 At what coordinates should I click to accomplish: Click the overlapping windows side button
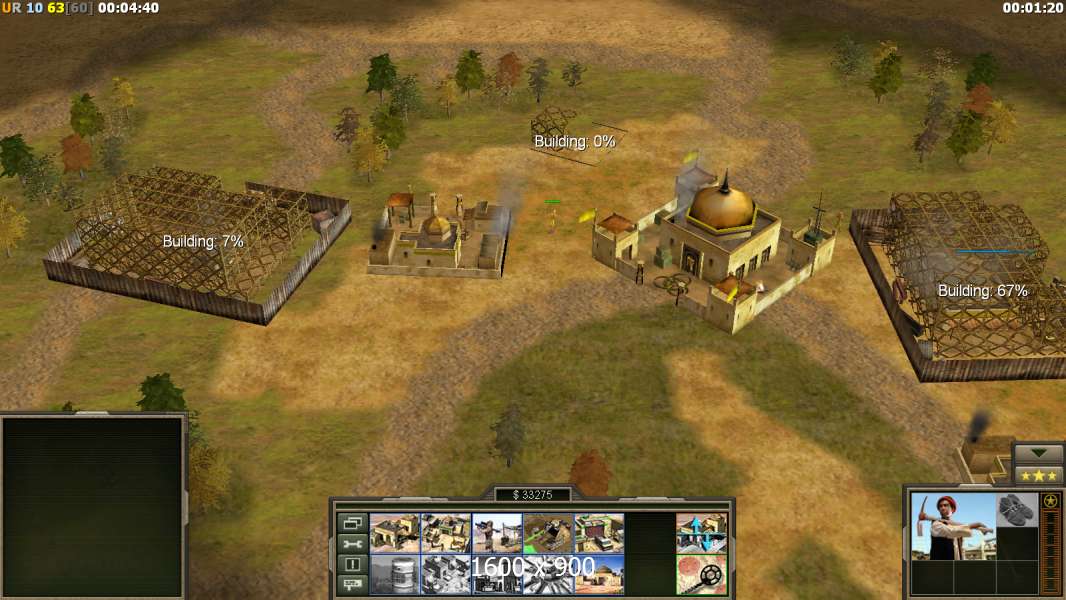[351, 523]
